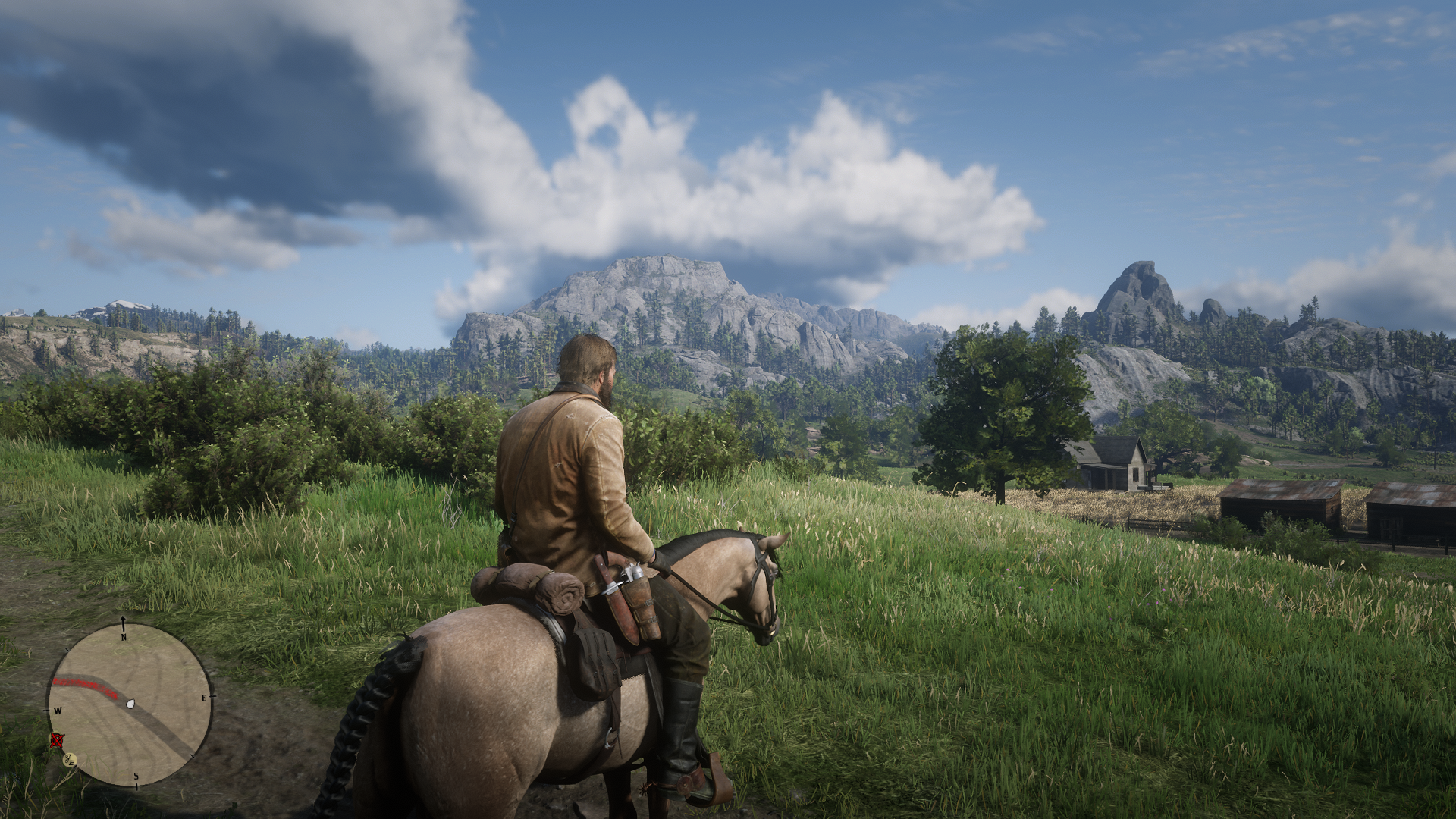1456x819 pixels.
Task: Click the north compass arrow above the minimap
Action: pos(123,620)
